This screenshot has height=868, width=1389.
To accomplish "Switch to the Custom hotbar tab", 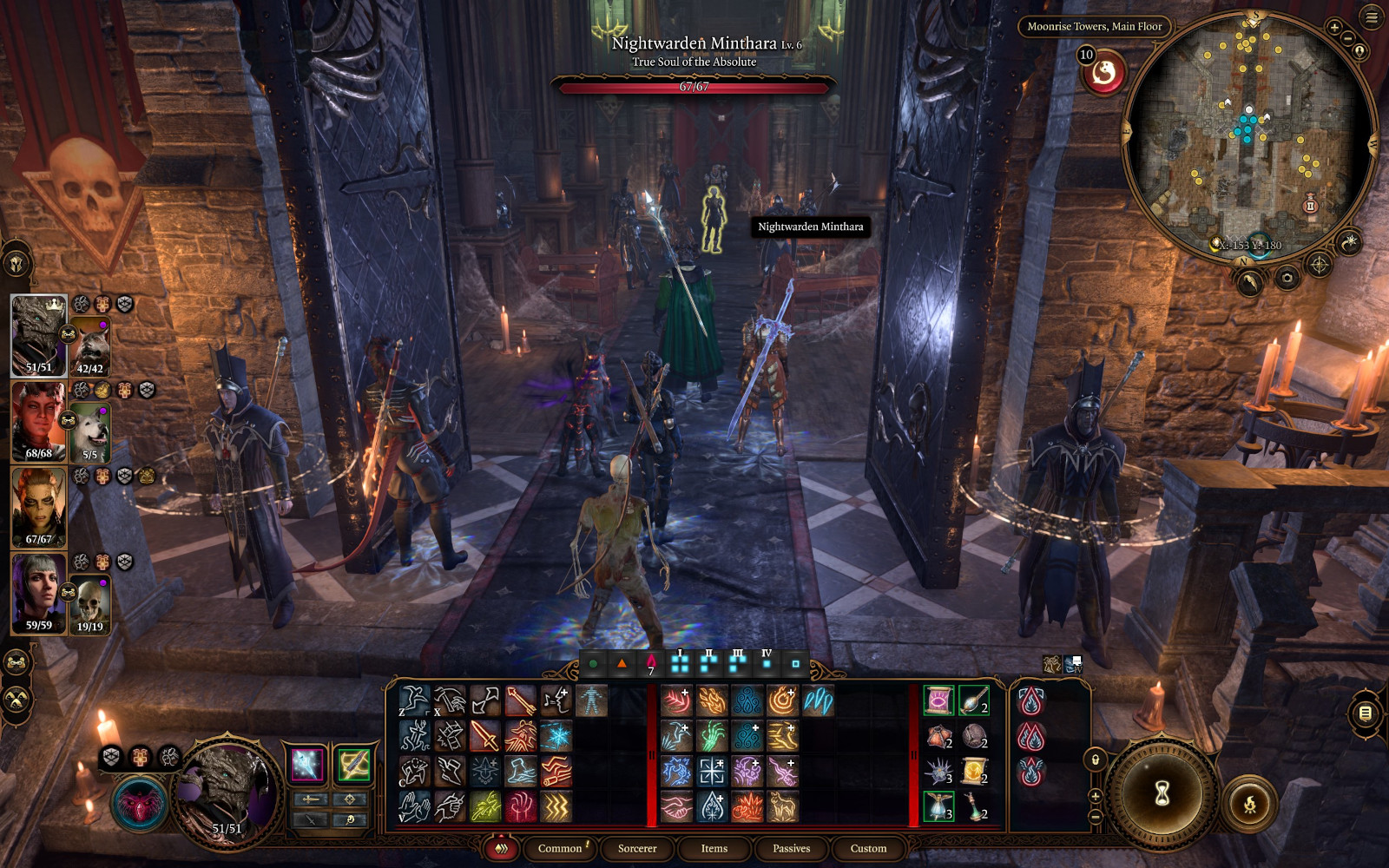I will (868, 848).
